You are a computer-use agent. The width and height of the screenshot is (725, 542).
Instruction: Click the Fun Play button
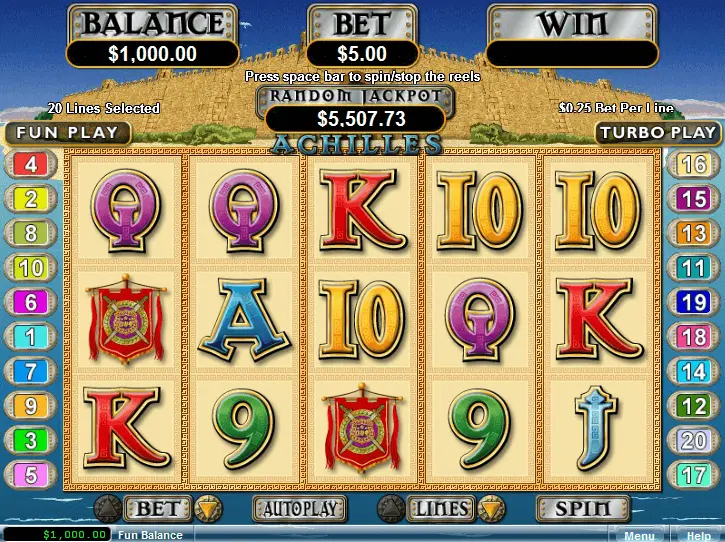point(66,132)
